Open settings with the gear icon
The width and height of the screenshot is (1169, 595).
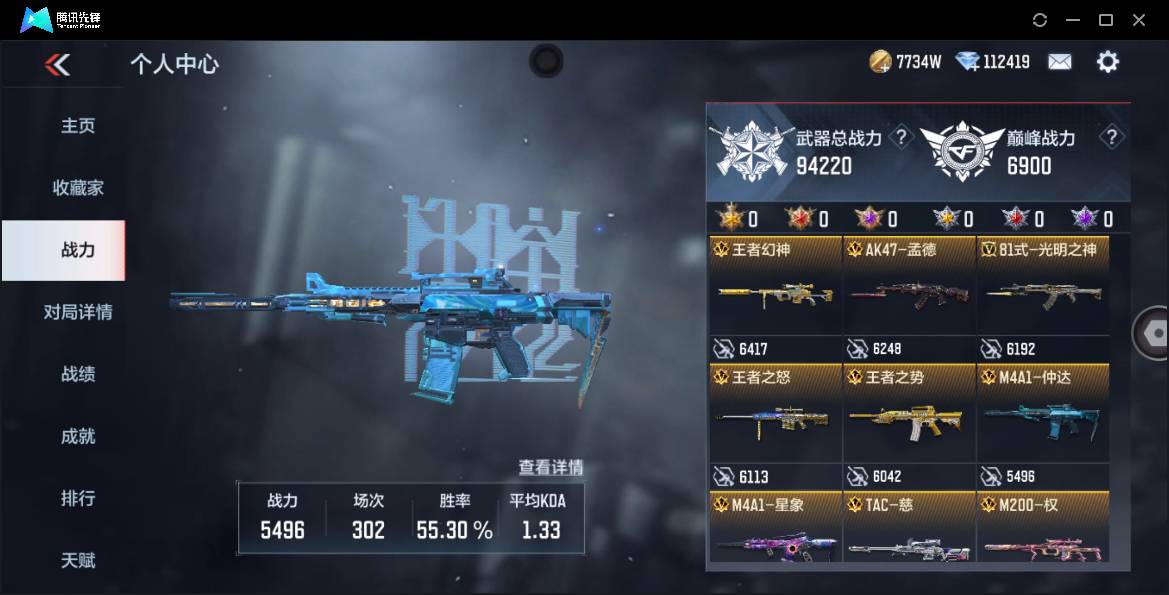1107,62
